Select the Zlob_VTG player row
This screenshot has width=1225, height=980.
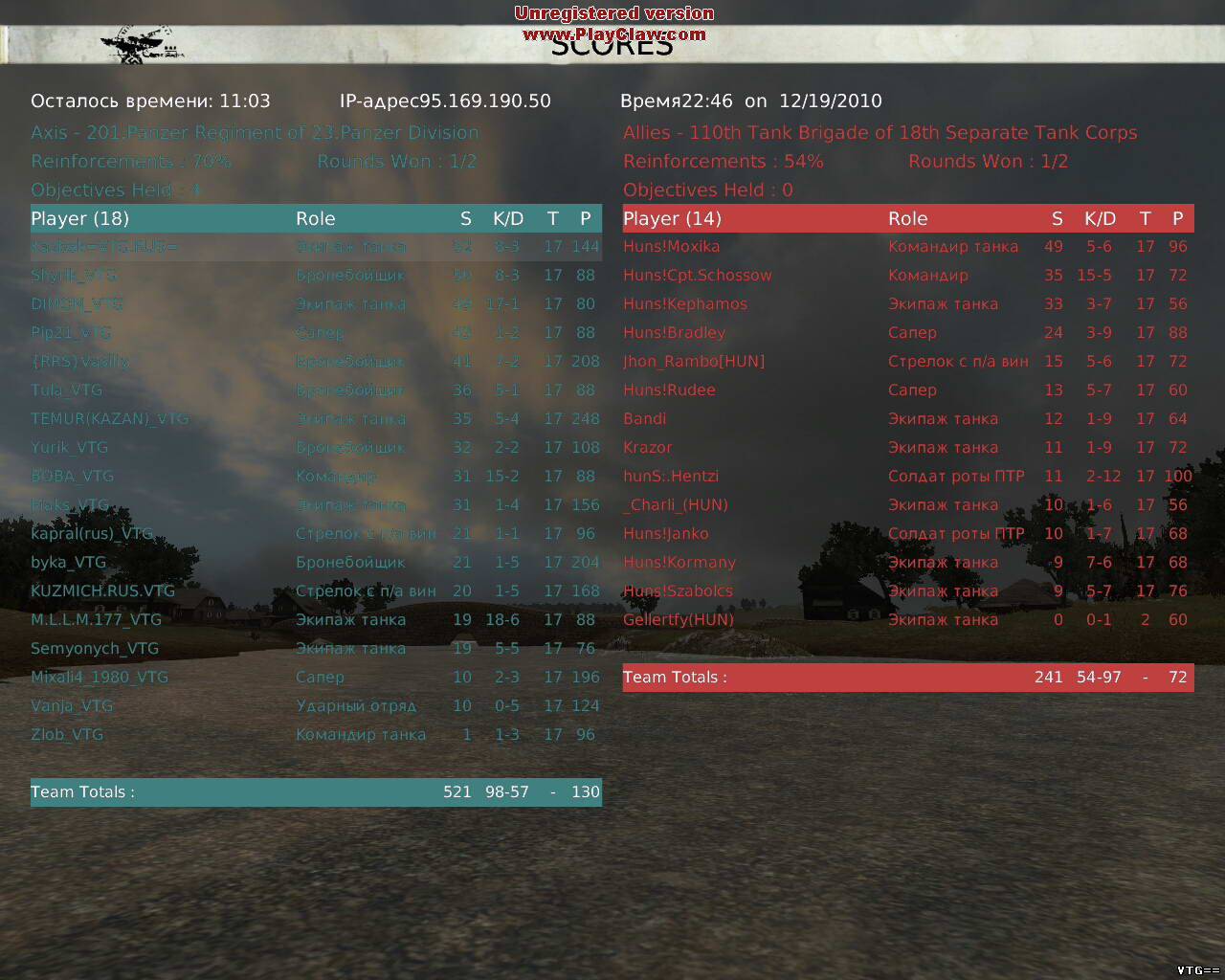coord(67,735)
